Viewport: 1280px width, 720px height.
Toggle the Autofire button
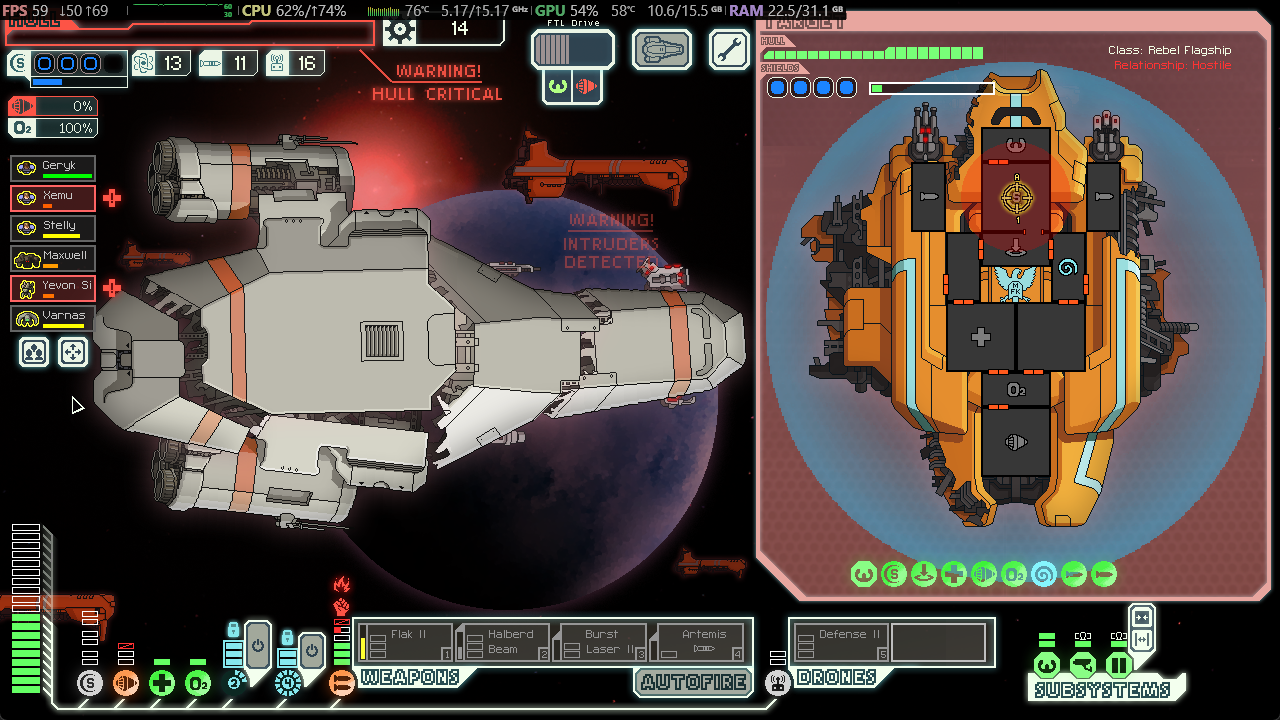tap(695, 682)
